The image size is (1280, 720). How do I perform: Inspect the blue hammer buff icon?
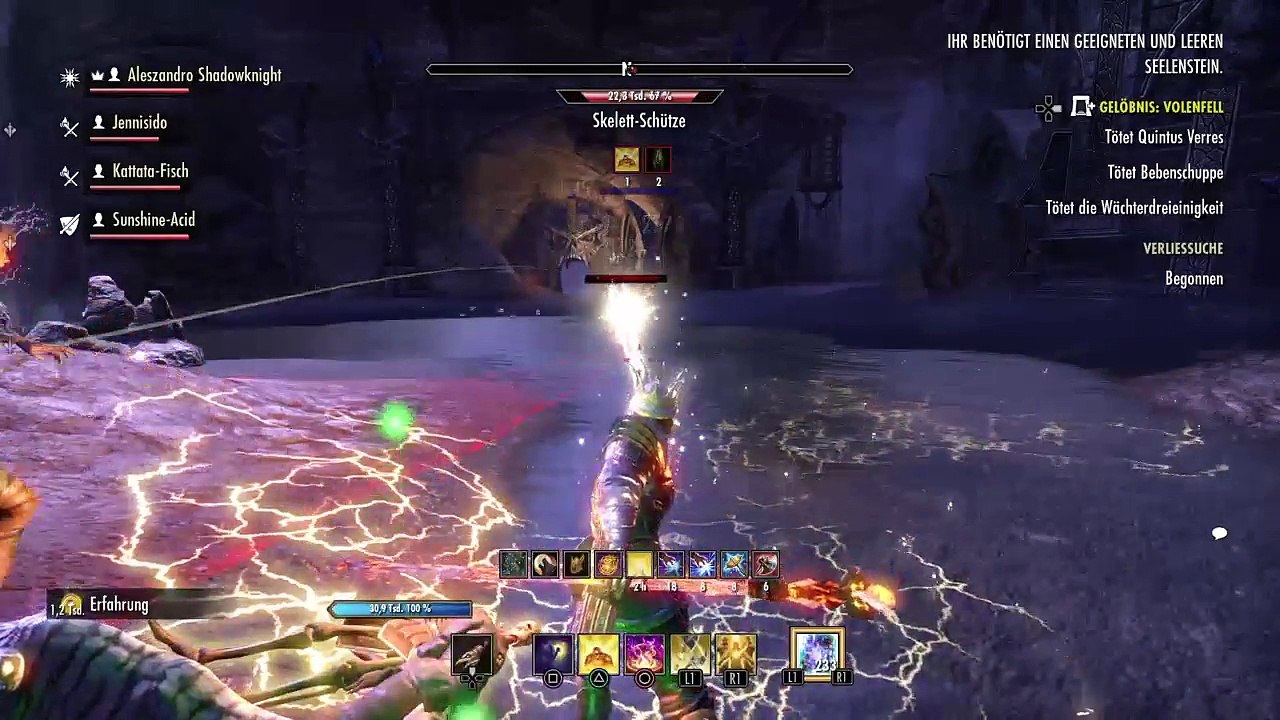click(734, 565)
